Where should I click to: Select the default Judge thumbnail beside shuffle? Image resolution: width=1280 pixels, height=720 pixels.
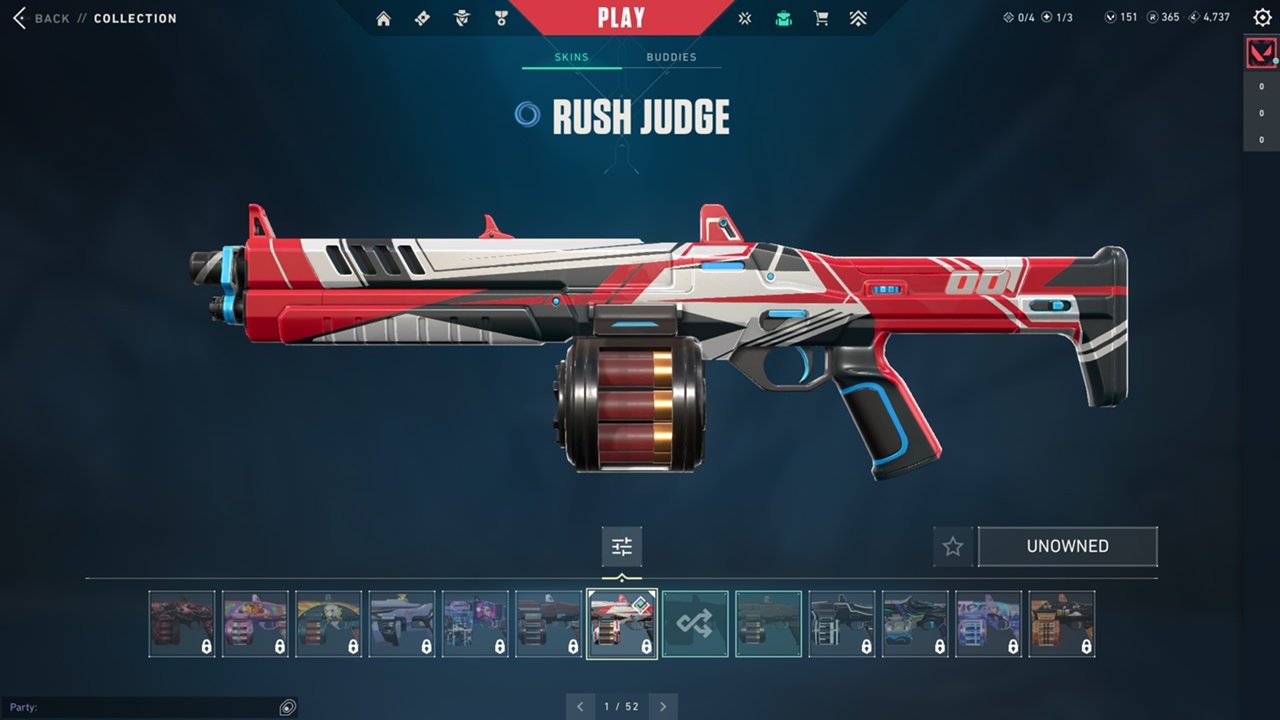[768, 624]
